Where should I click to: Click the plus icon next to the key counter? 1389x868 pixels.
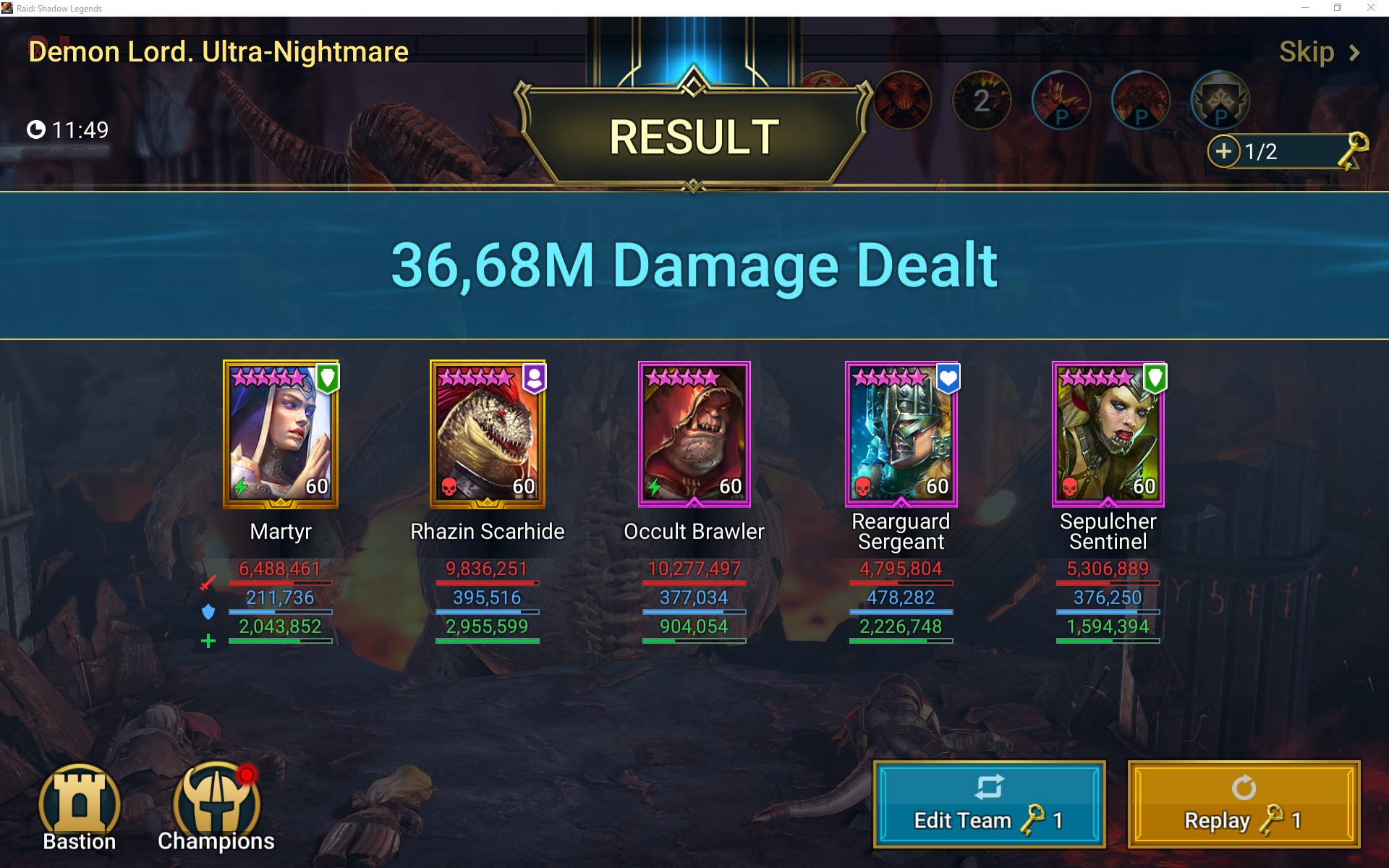(x=1225, y=152)
